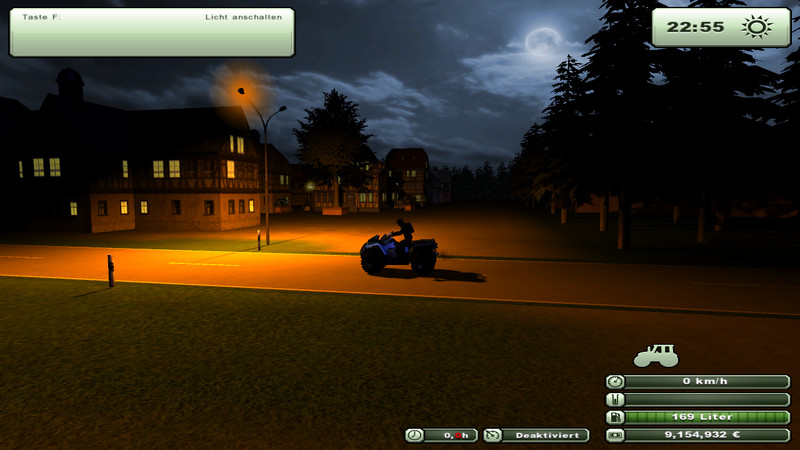The height and width of the screenshot is (450, 800).
Task: Click the speedometer gauge icon
Action: point(615,381)
